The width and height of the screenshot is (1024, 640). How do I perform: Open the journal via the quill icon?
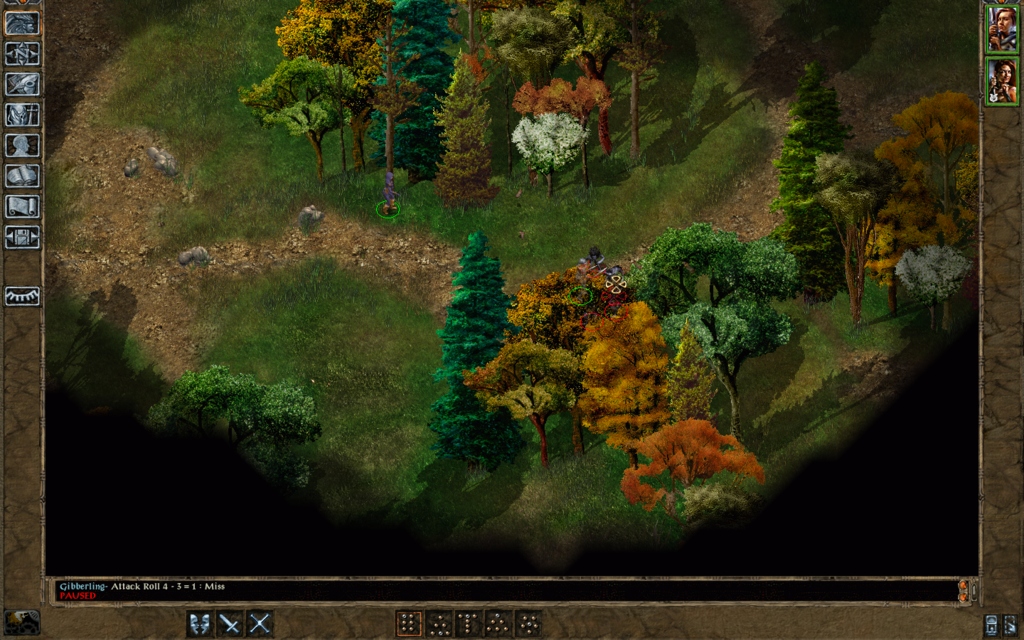click(22, 84)
